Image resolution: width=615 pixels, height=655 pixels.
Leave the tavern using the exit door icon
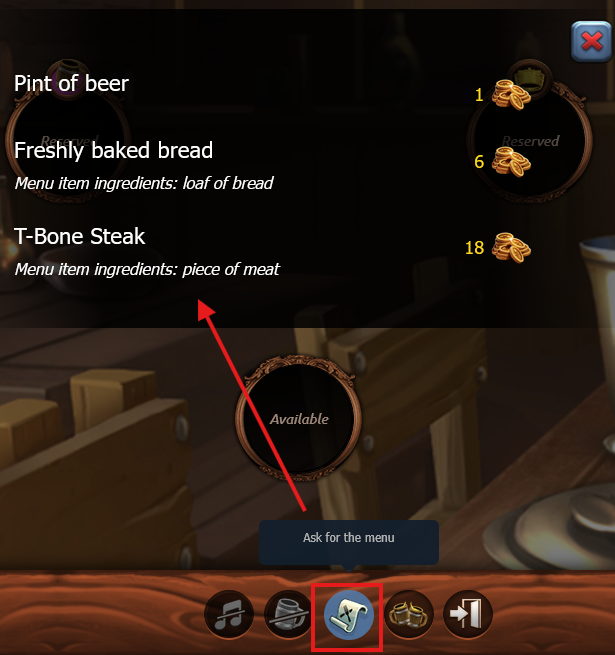[x=468, y=615]
